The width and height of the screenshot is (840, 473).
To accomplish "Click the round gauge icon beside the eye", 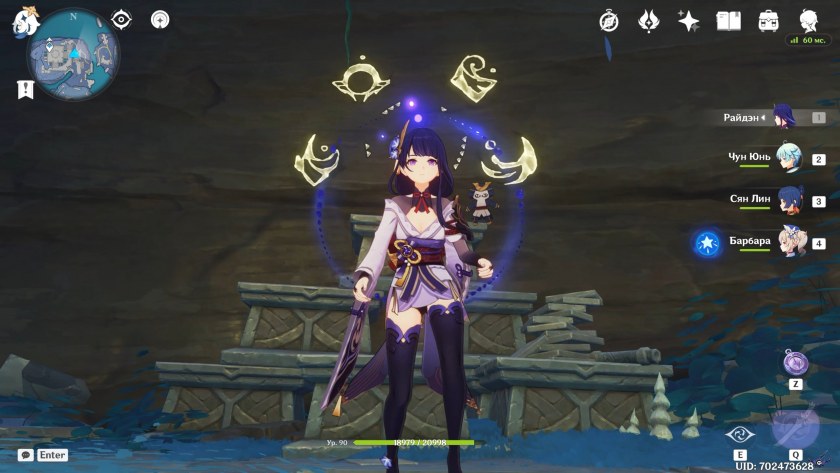I will pos(160,19).
